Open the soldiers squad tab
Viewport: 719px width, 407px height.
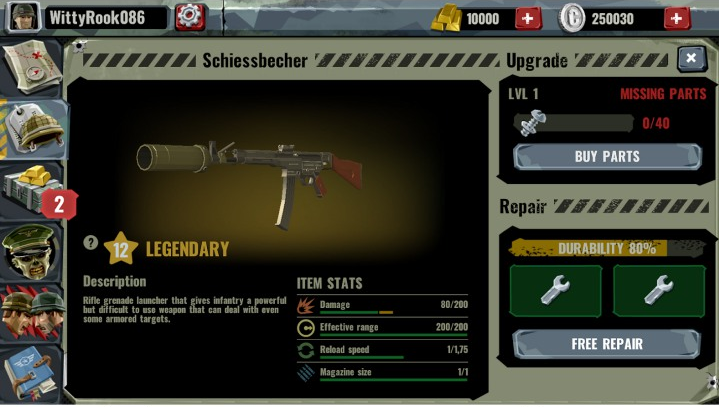click(32, 311)
